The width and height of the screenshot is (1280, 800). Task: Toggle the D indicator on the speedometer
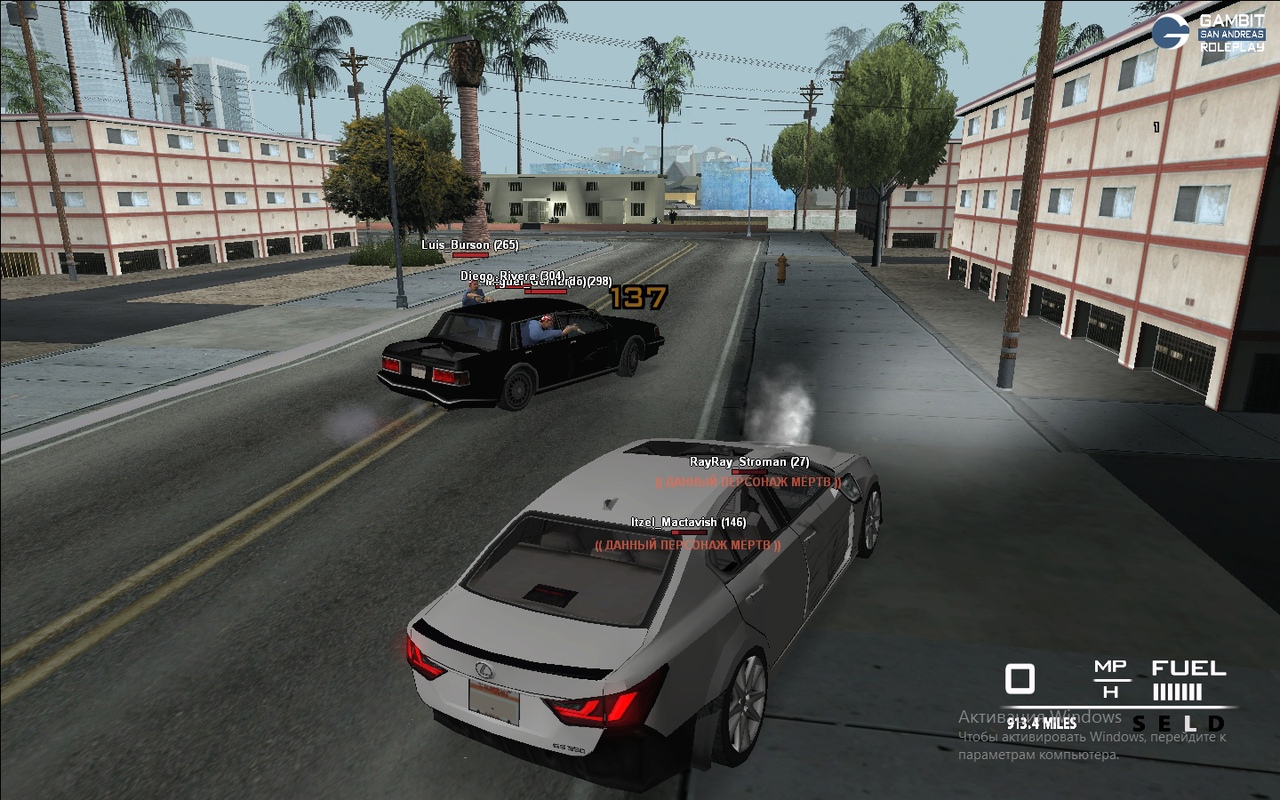(1216, 723)
